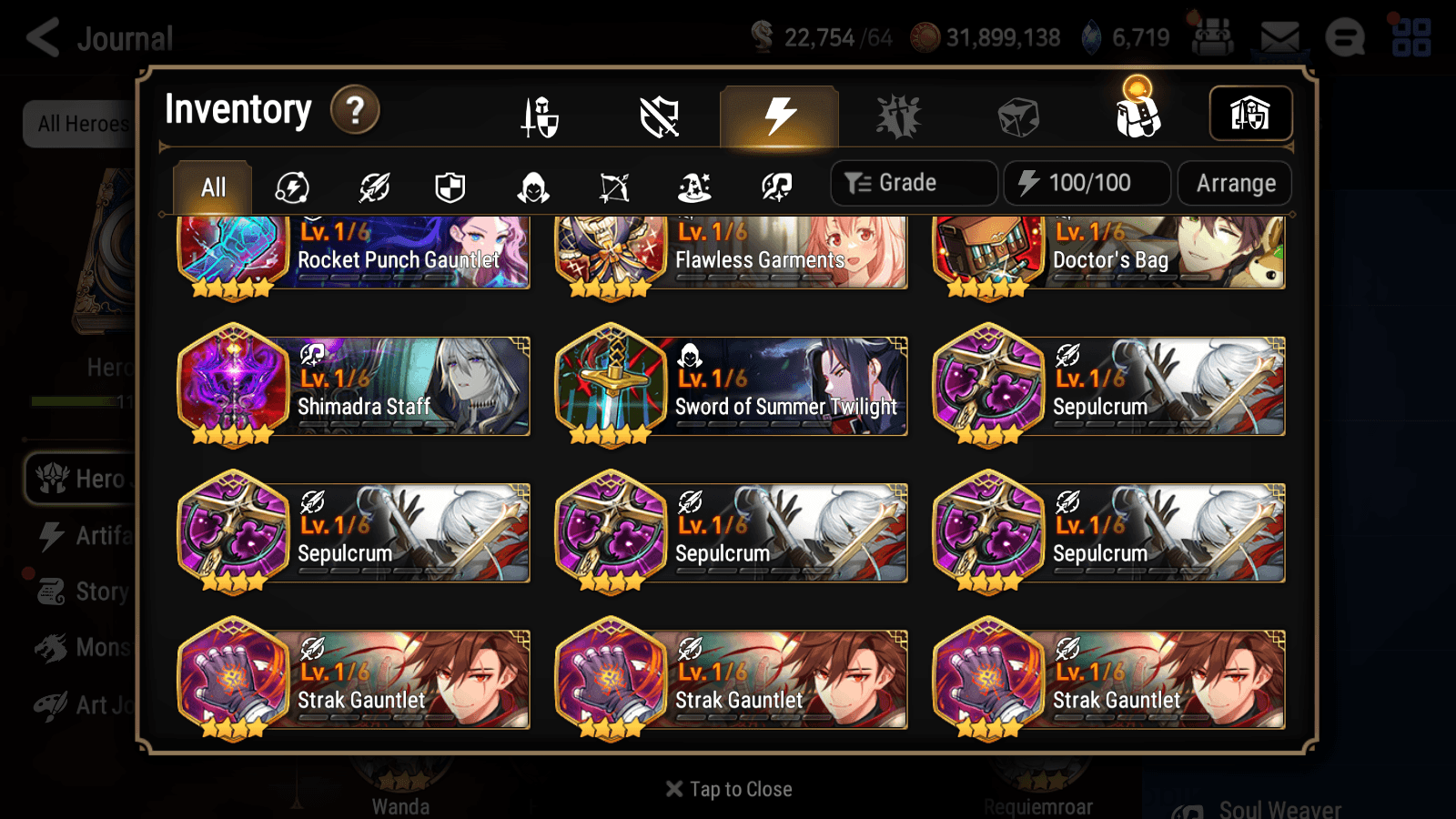Select the Shimadra Staff artifact

pyautogui.click(x=355, y=387)
